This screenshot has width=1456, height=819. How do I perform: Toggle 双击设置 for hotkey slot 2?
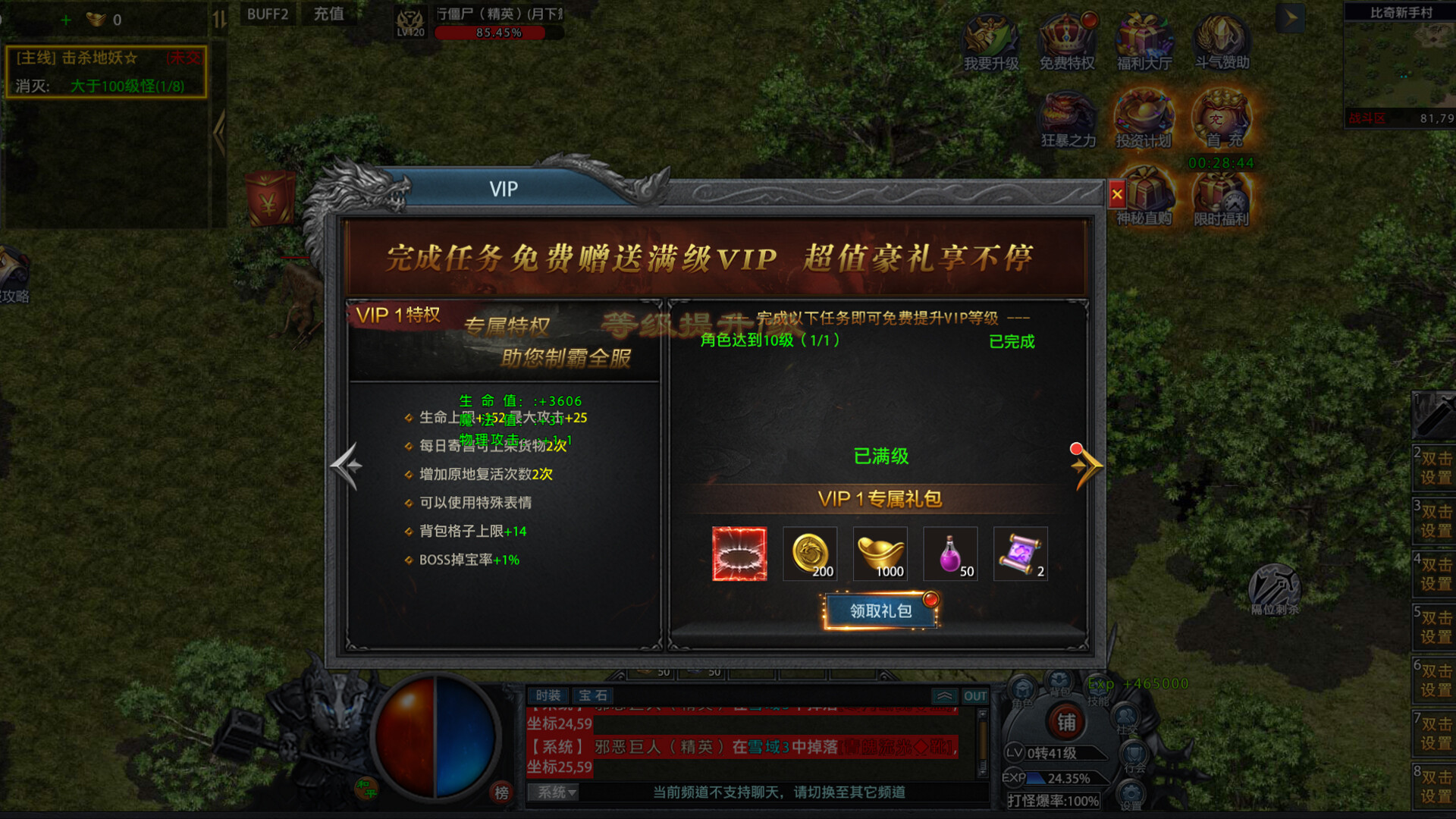[x=1436, y=469]
